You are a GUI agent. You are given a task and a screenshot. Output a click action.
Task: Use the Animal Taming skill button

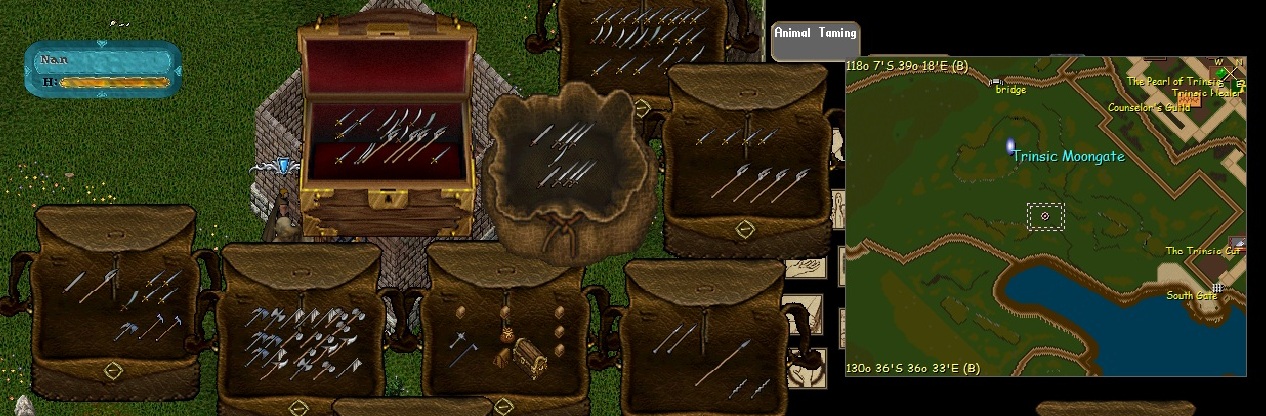point(815,33)
